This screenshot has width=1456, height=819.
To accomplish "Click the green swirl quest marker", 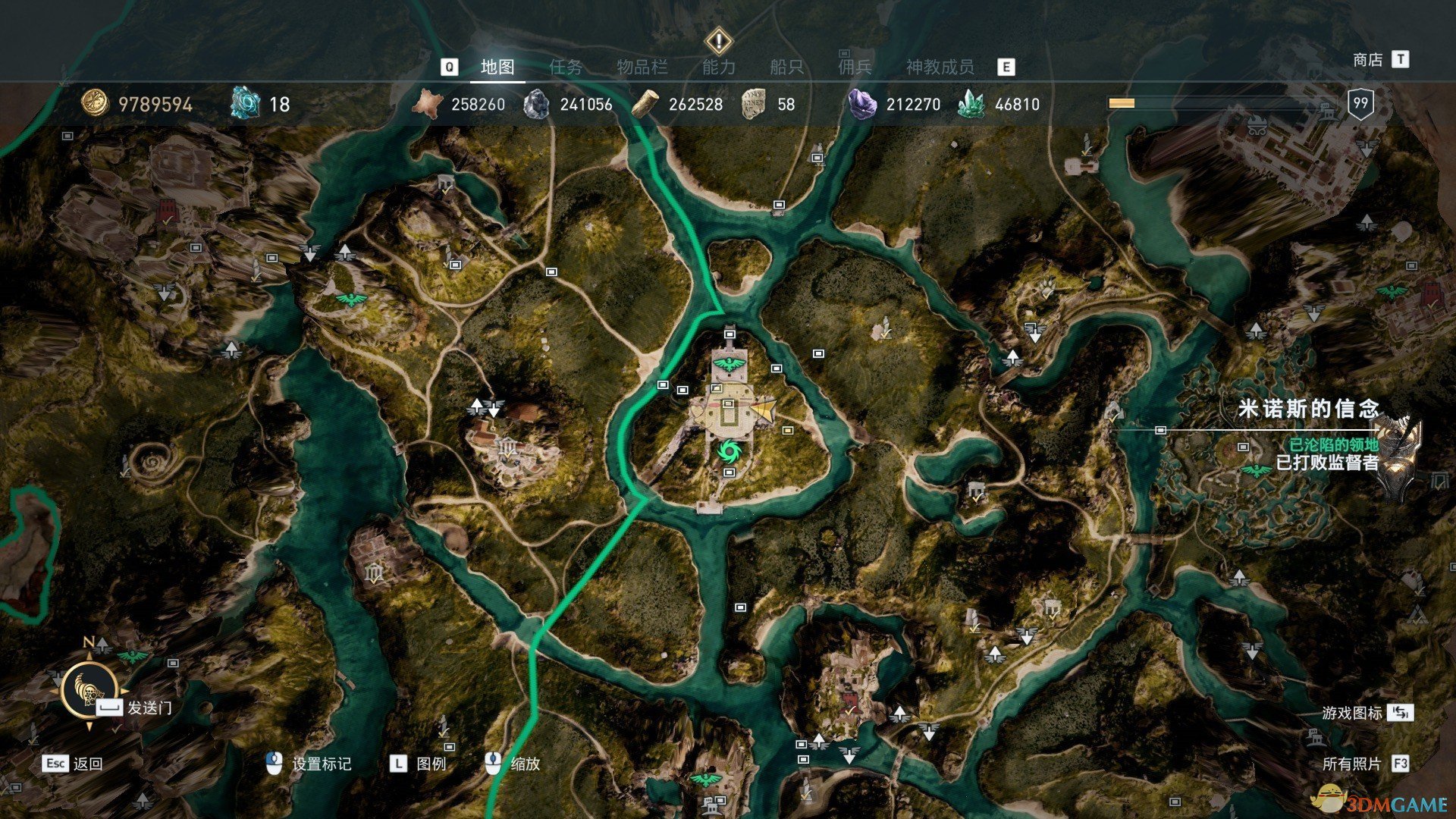I will coord(730,451).
